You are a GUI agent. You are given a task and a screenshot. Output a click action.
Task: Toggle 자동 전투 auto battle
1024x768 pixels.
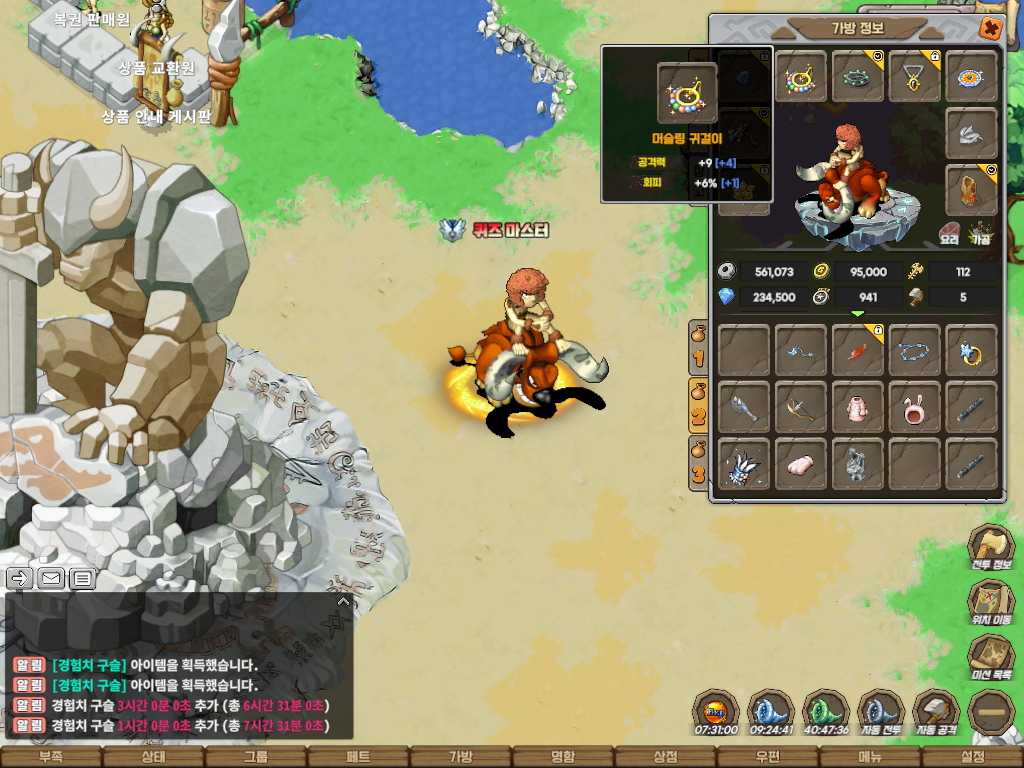pos(881,713)
